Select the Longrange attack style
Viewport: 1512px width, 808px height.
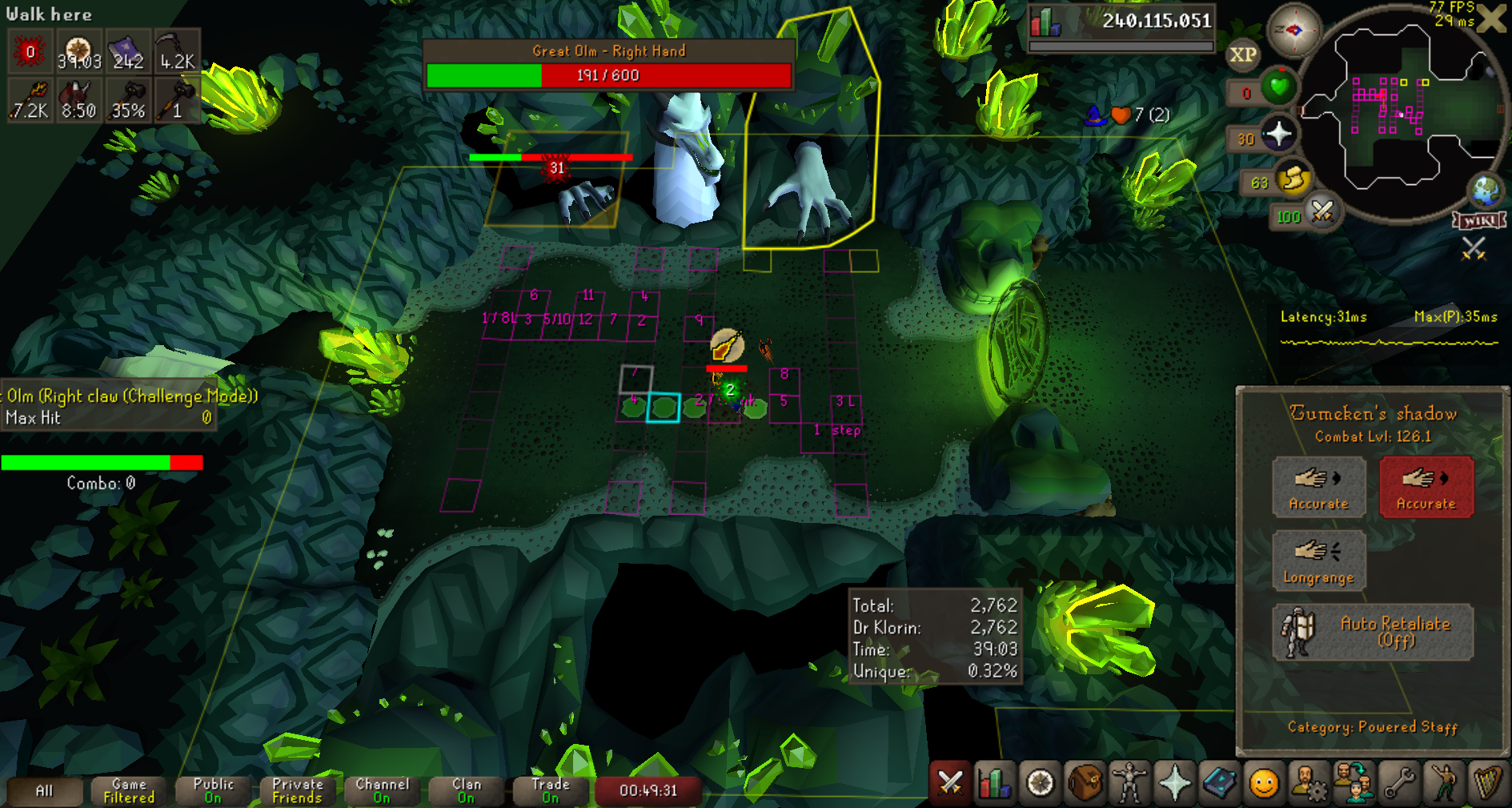pos(1318,560)
